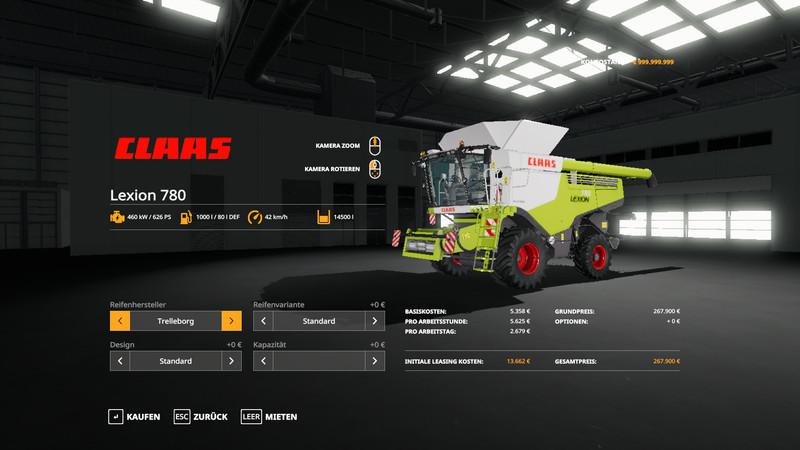Cycle Kapazität to the next value
This screenshot has width=800, height=450.
(x=375, y=361)
